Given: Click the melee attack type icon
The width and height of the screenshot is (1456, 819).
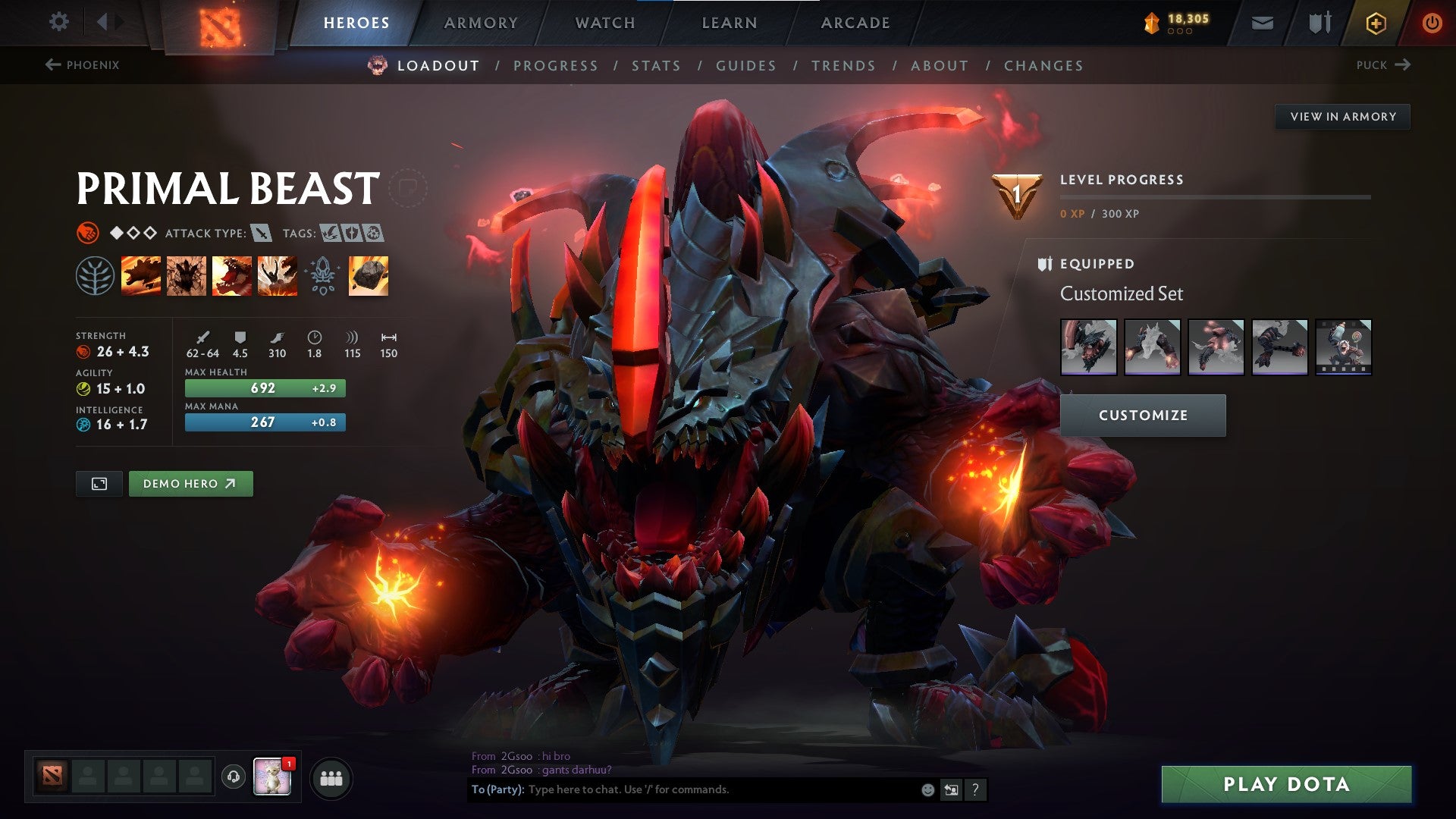Looking at the screenshot, I should pos(261,234).
